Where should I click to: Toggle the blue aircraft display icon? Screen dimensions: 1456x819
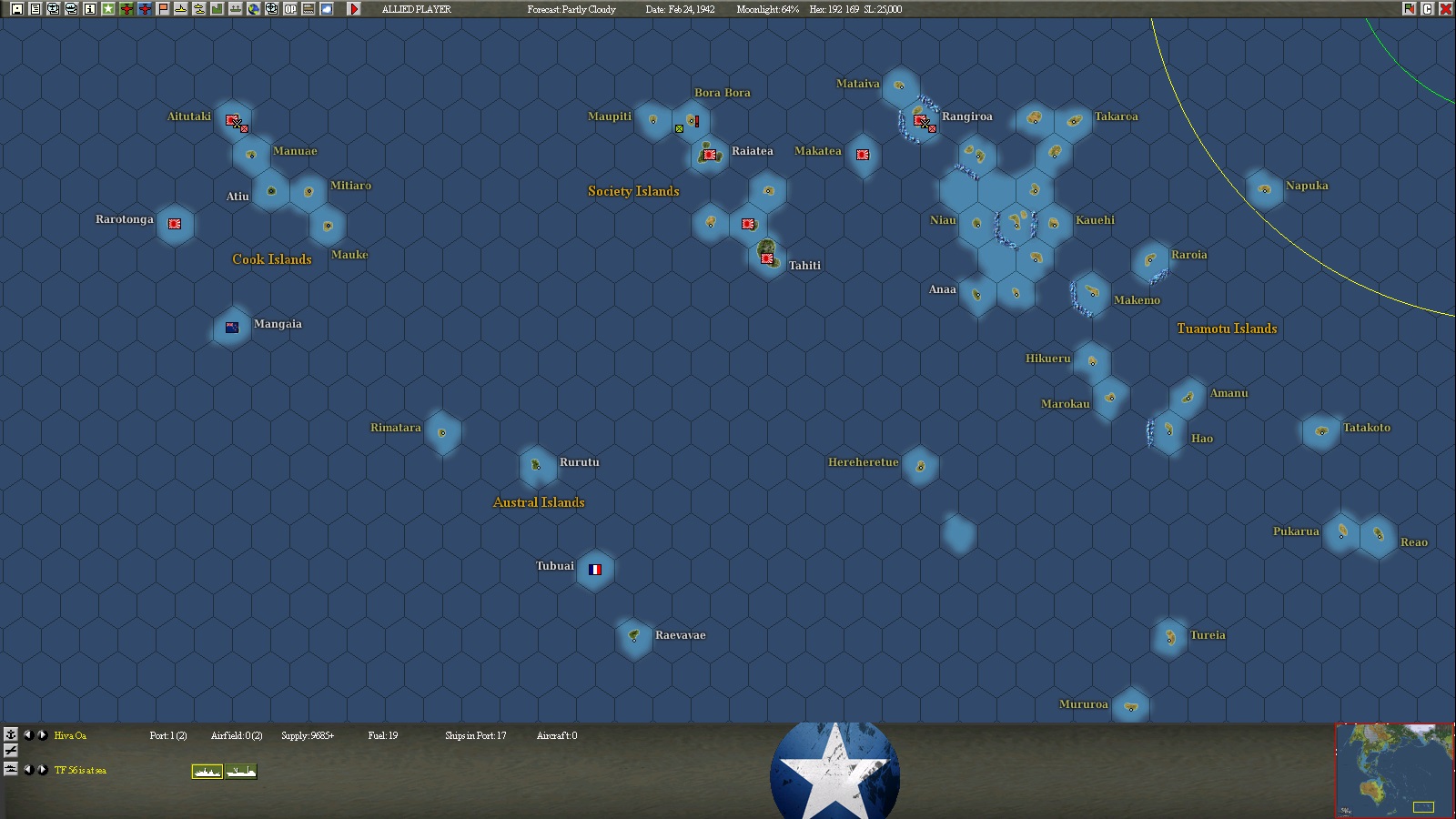pos(144,9)
